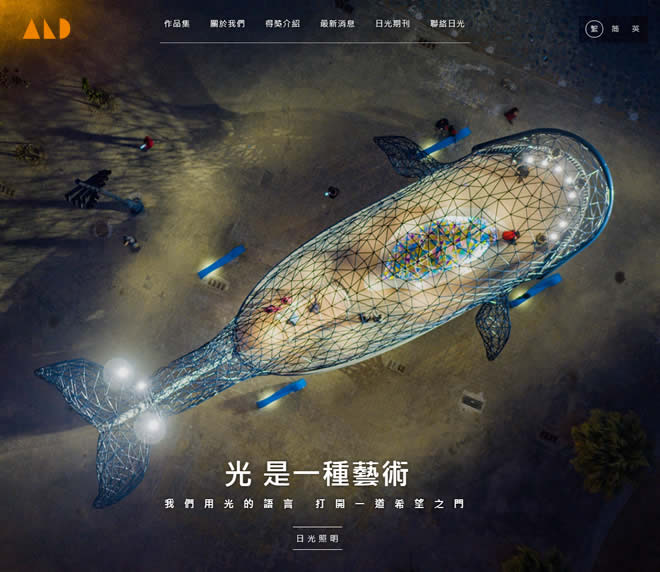The width and height of the screenshot is (660, 572).
Task: Switch language to 簡 simplified Chinese
Action: pos(615,29)
